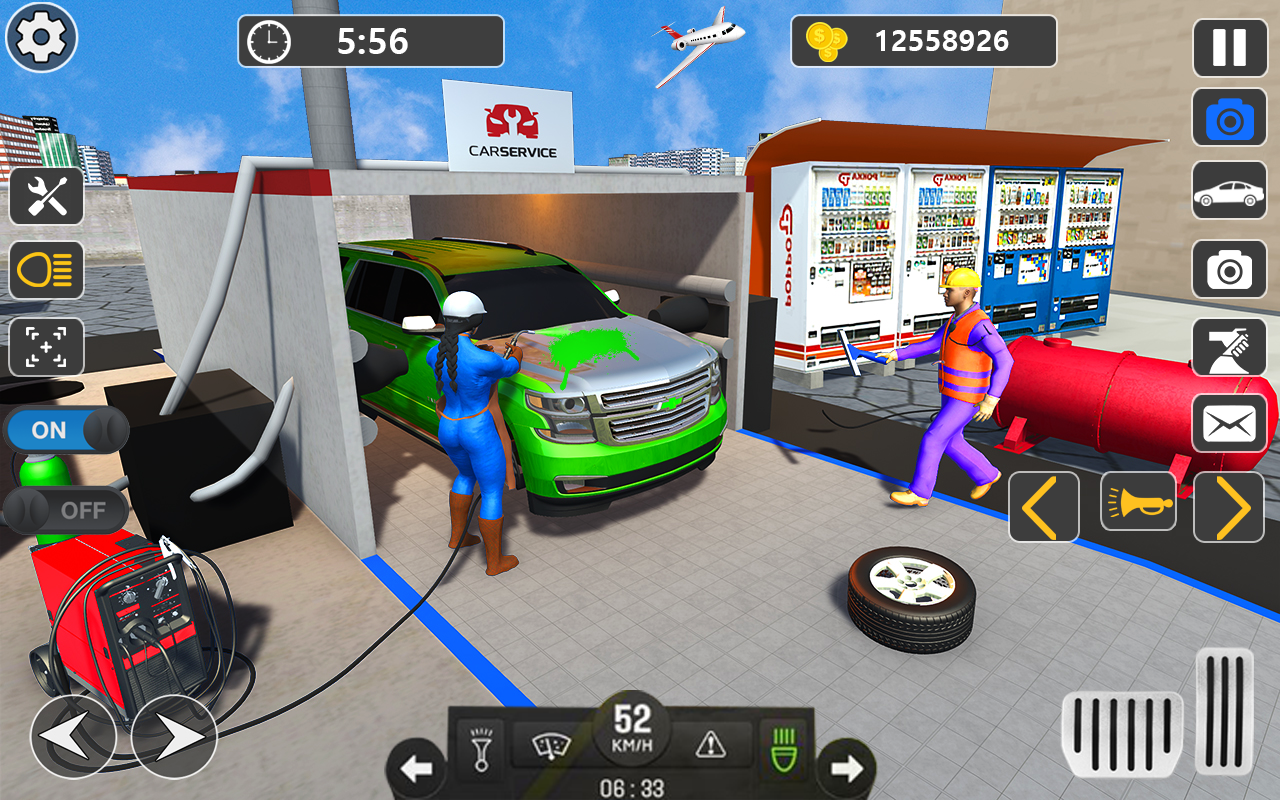This screenshot has width=1280, height=800.
Task: Toggle the car headlights icon
Action: click(45, 270)
